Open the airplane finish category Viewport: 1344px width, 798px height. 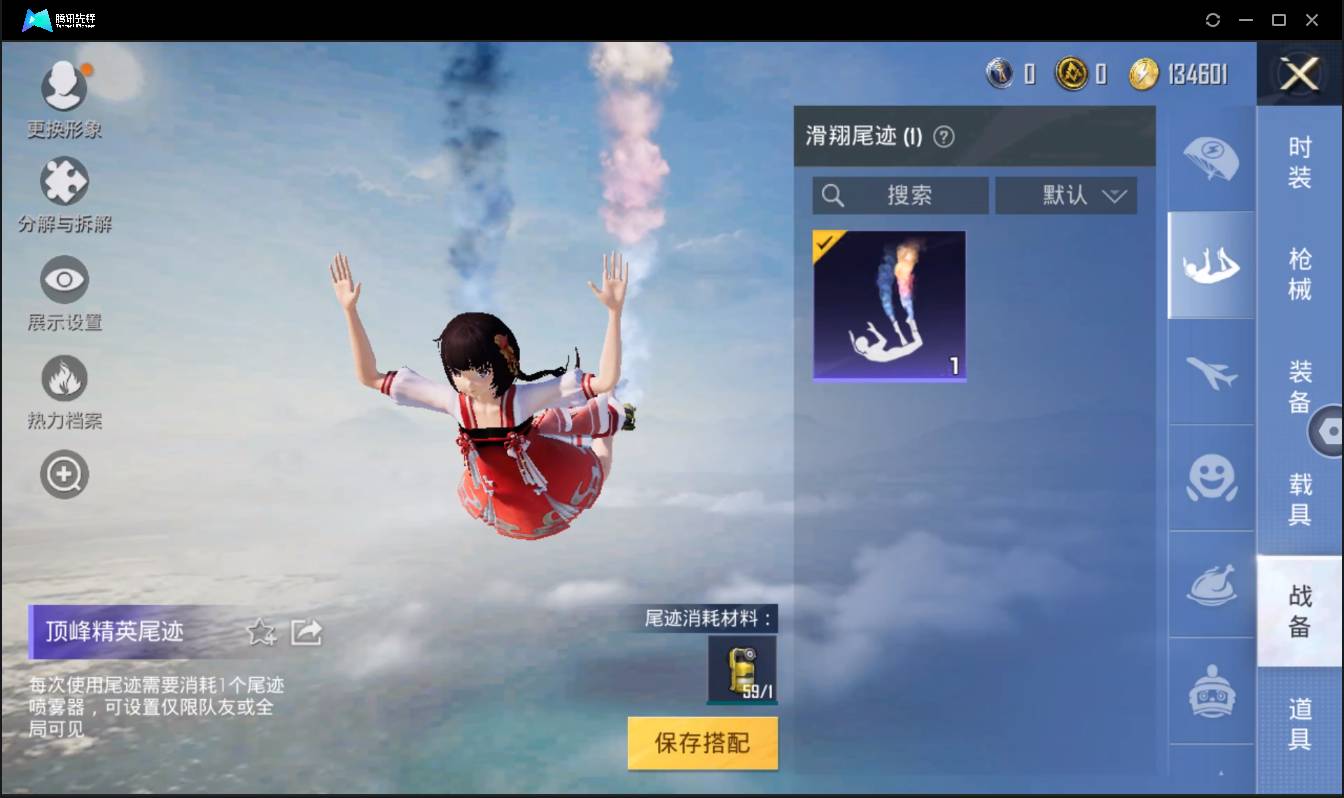(x=1211, y=372)
